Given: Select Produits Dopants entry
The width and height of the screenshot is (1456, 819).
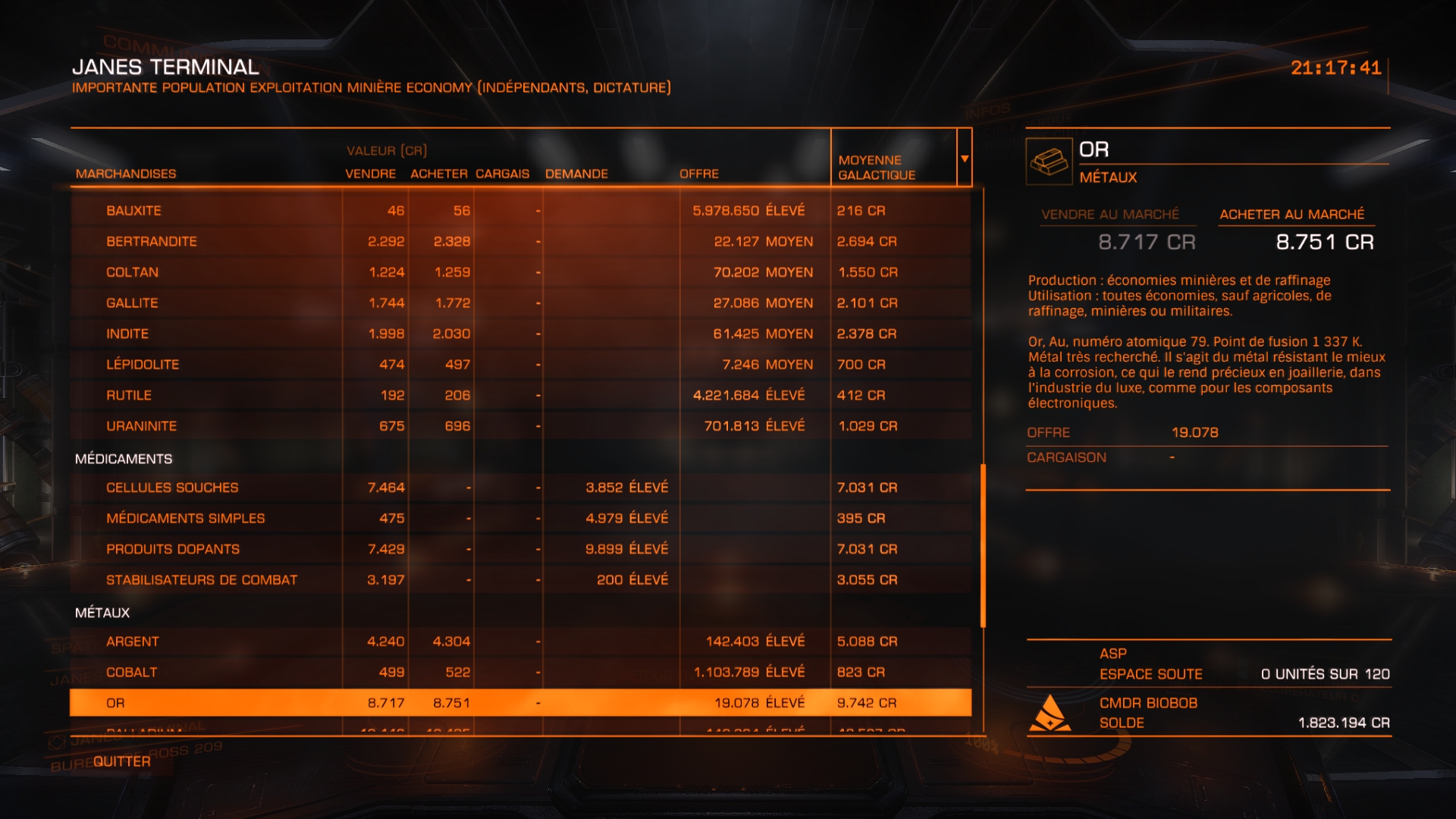Looking at the screenshot, I should pyautogui.click(x=173, y=549).
